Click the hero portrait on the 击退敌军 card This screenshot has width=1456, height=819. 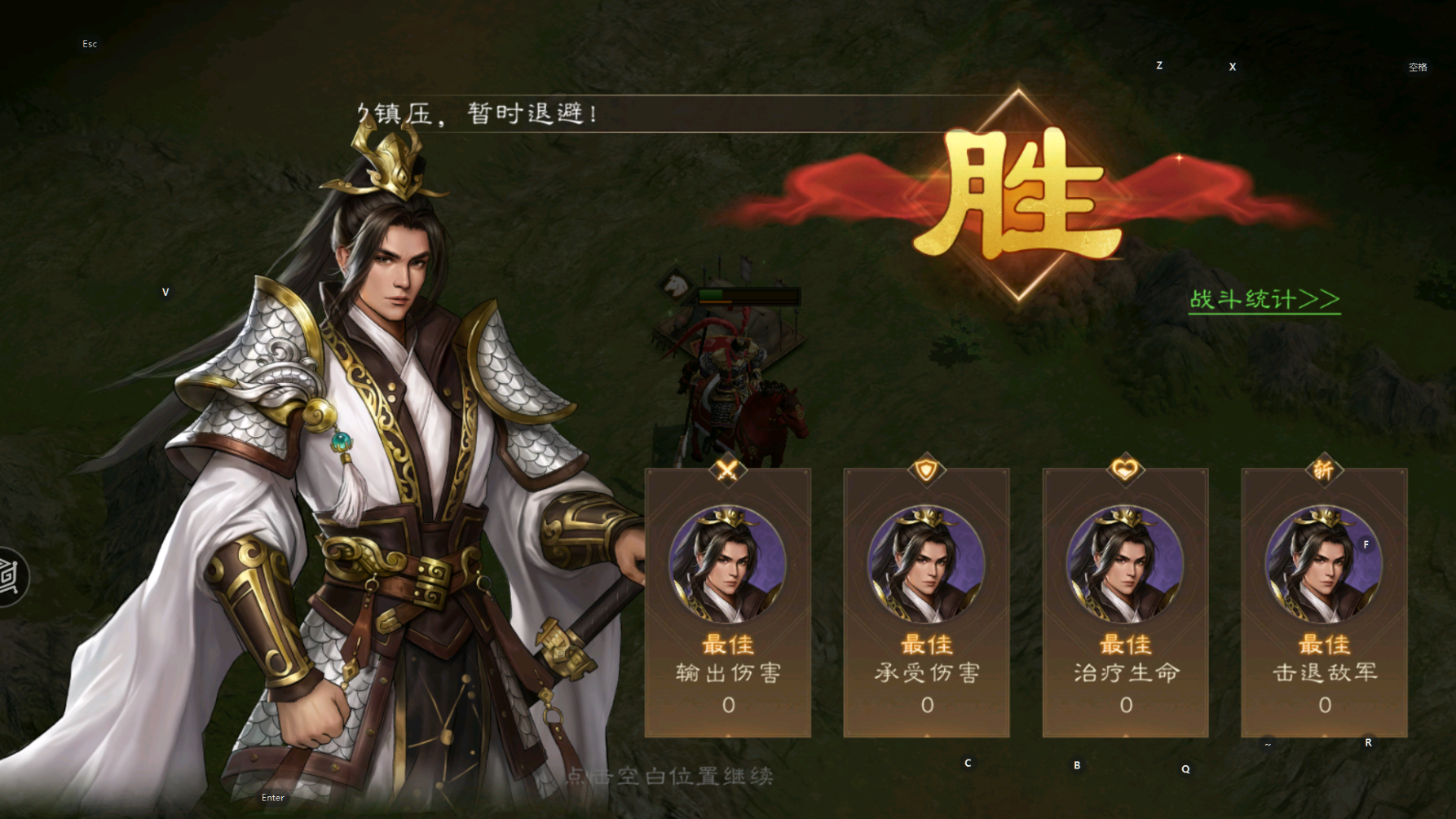pos(1325,562)
